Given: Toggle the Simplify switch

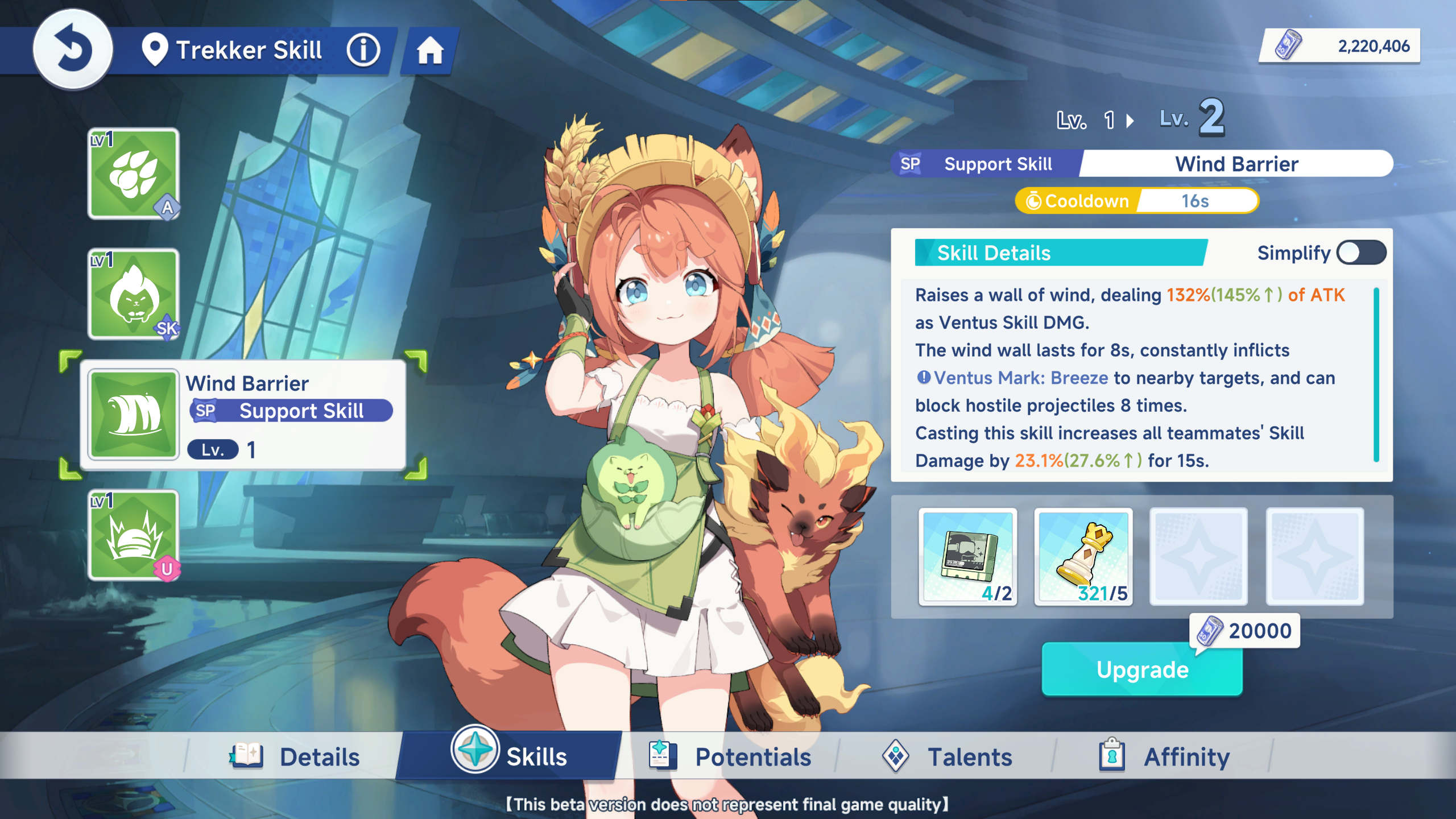Looking at the screenshot, I should [x=1361, y=253].
